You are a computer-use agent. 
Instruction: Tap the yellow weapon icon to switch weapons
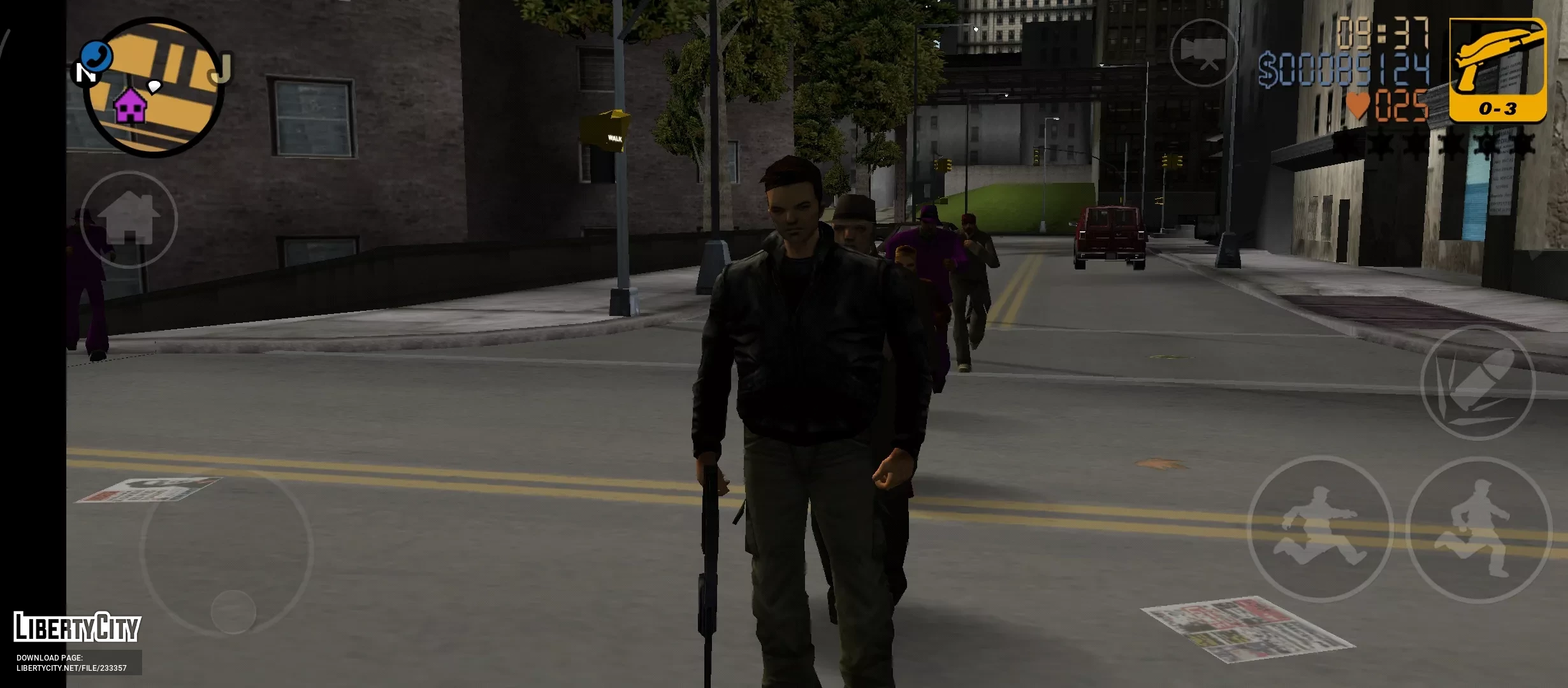(x=1497, y=69)
